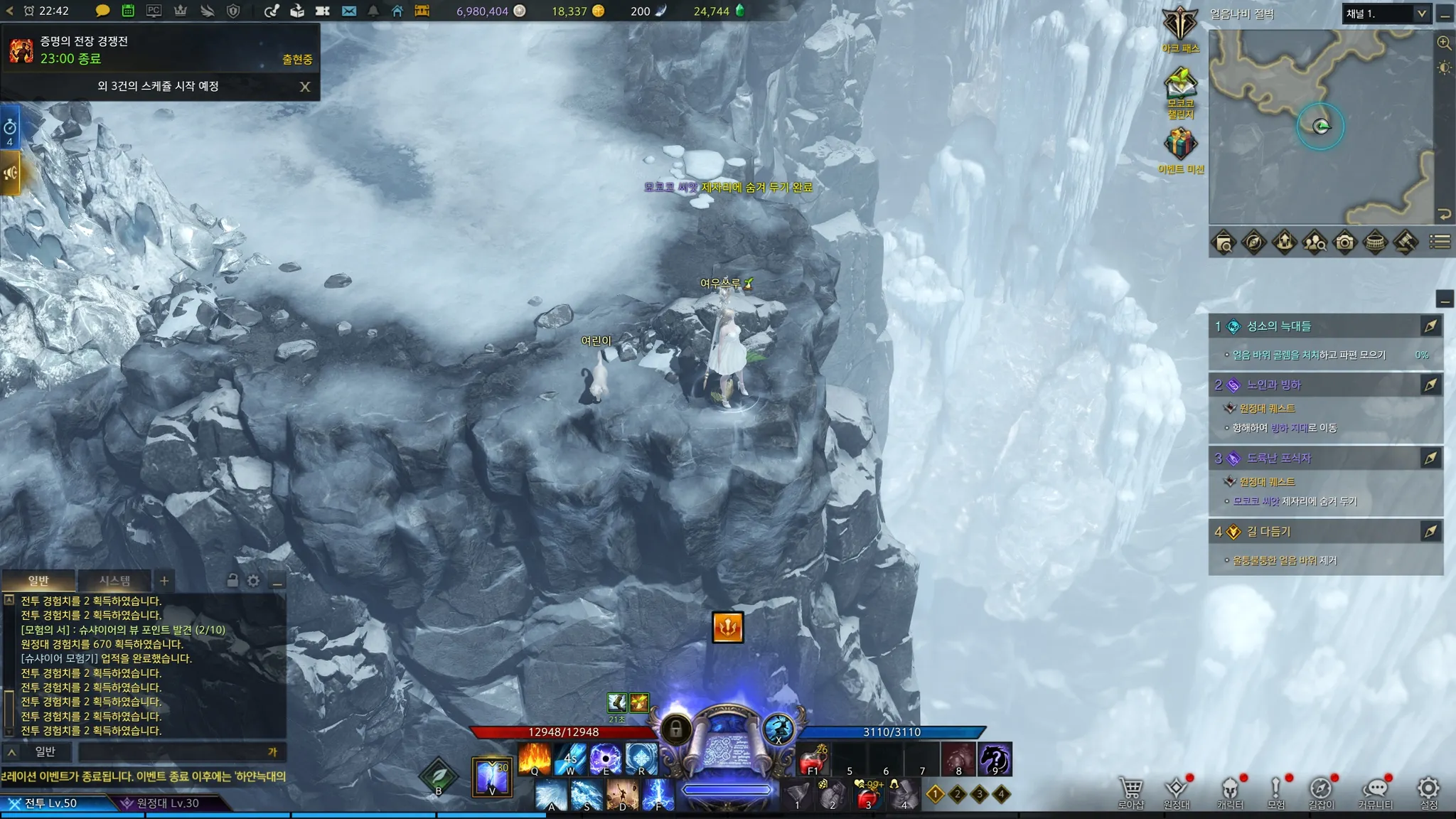Switch to the 시스템 chat tab
This screenshot has height=819, width=1456.
tap(114, 581)
